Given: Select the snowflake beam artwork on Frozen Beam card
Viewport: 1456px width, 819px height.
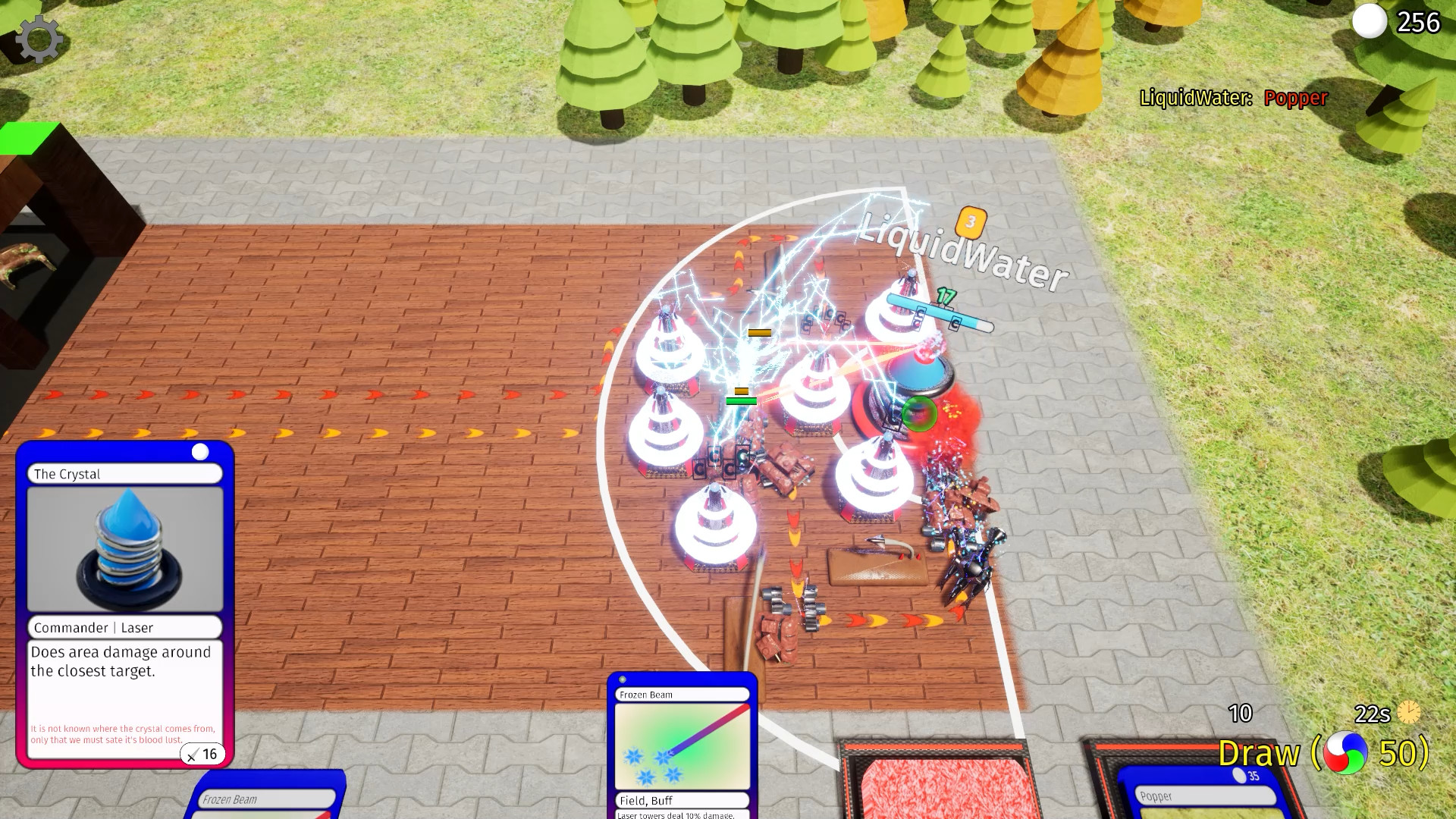Looking at the screenshot, I should (681, 748).
